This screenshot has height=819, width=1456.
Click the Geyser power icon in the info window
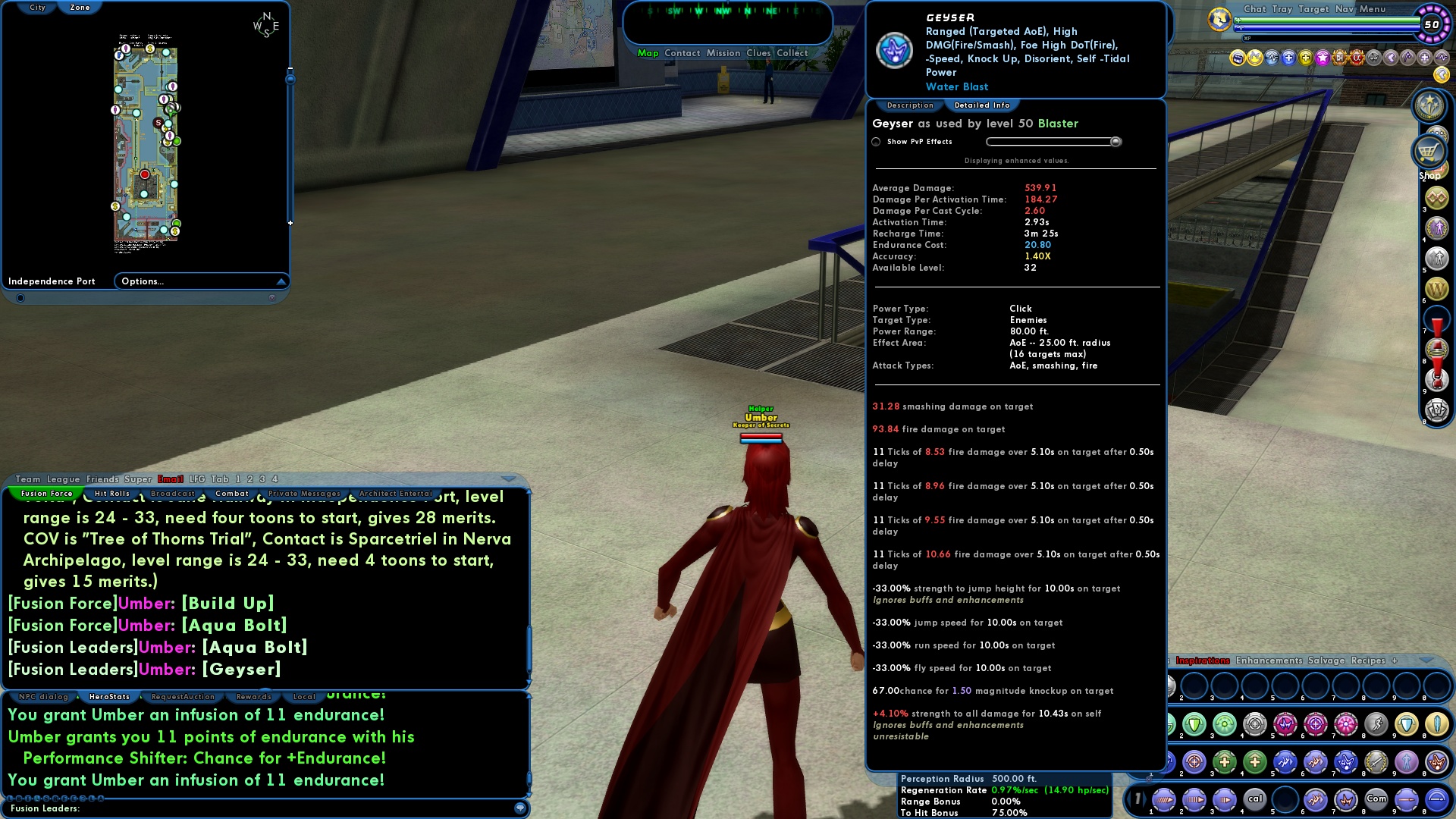[x=895, y=51]
